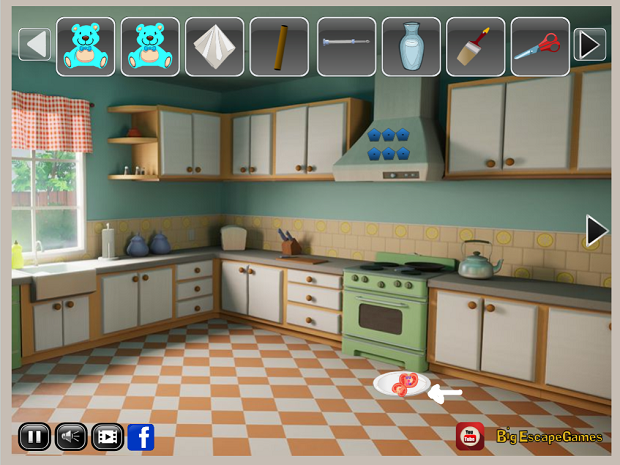Viewport: 620px width, 465px height.
Task: Toggle the sound speaker button
Action: pyautogui.click(x=70, y=437)
